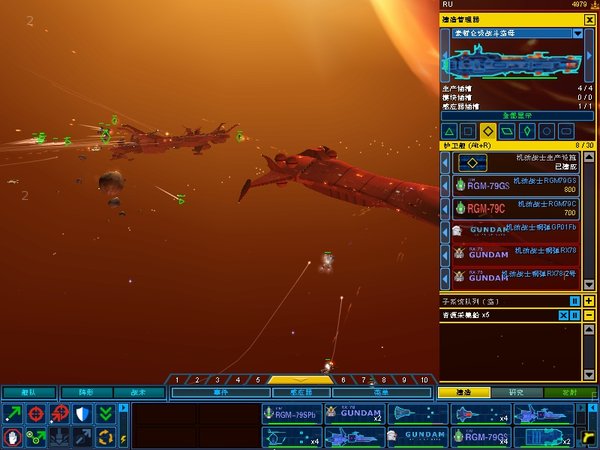Image resolution: width=600 pixels, height=450 pixels.
Task: Click the red hand Stop command
Action: click(x=13, y=437)
